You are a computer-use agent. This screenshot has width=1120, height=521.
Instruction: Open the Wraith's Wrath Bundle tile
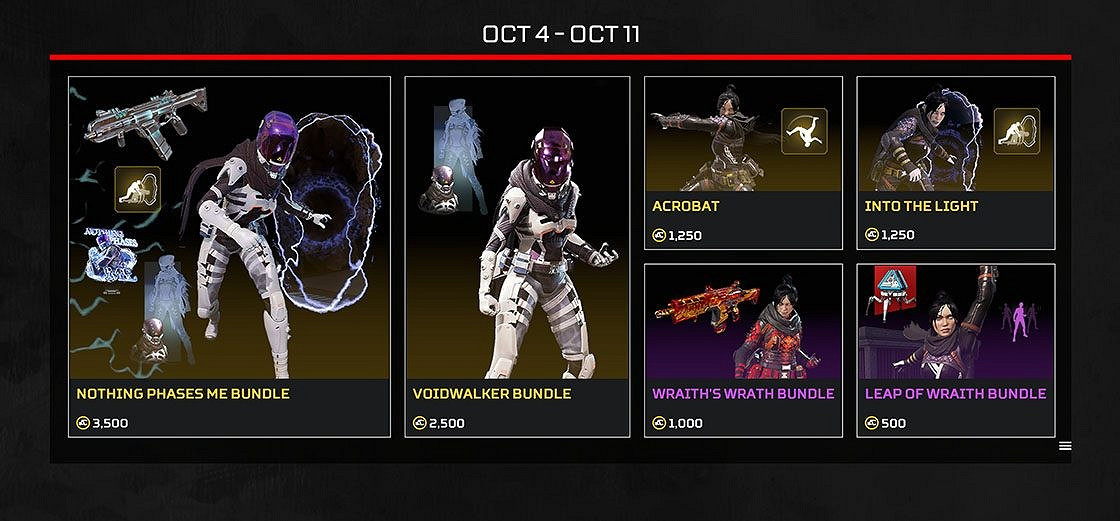pyautogui.click(x=743, y=350)
